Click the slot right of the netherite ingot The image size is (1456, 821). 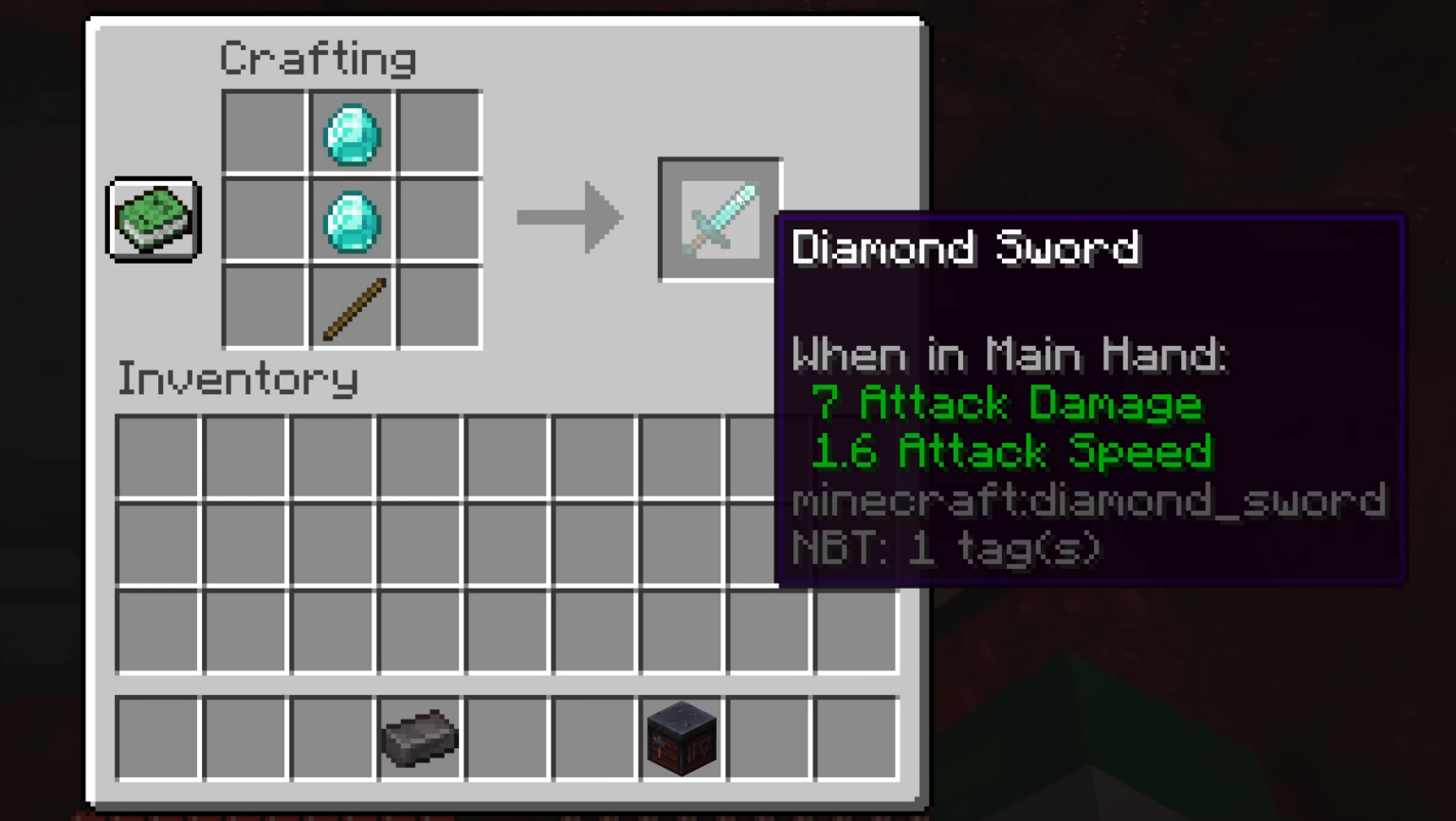tap(507, 739)
